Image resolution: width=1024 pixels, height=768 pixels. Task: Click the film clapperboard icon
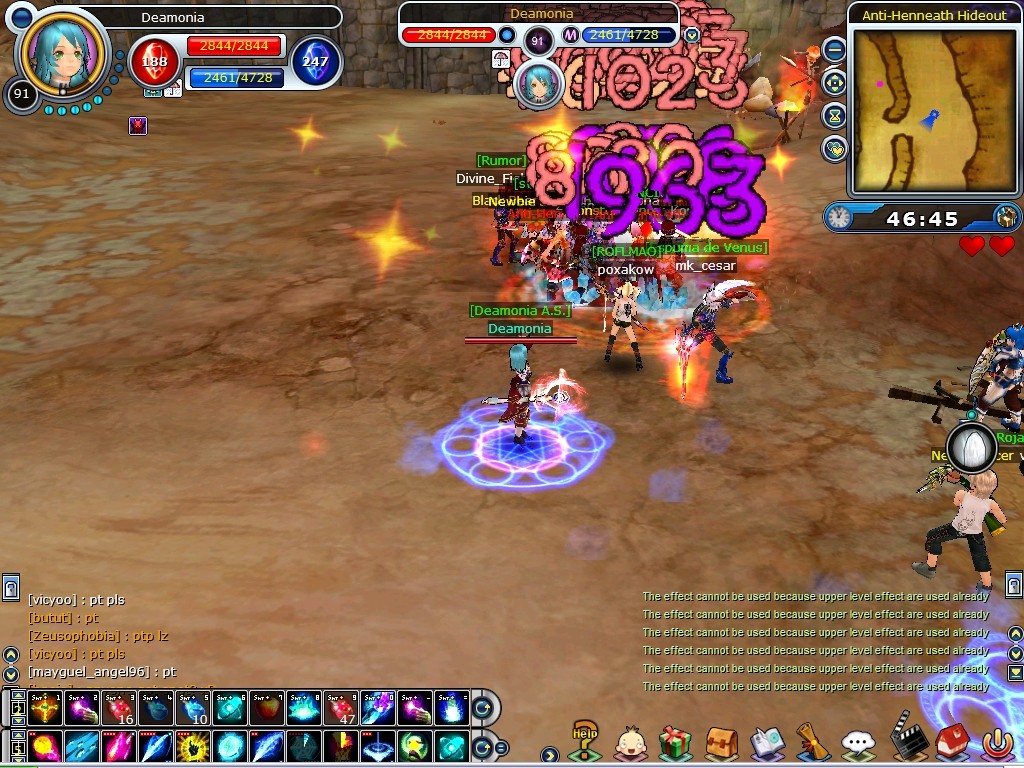(906, 738)
